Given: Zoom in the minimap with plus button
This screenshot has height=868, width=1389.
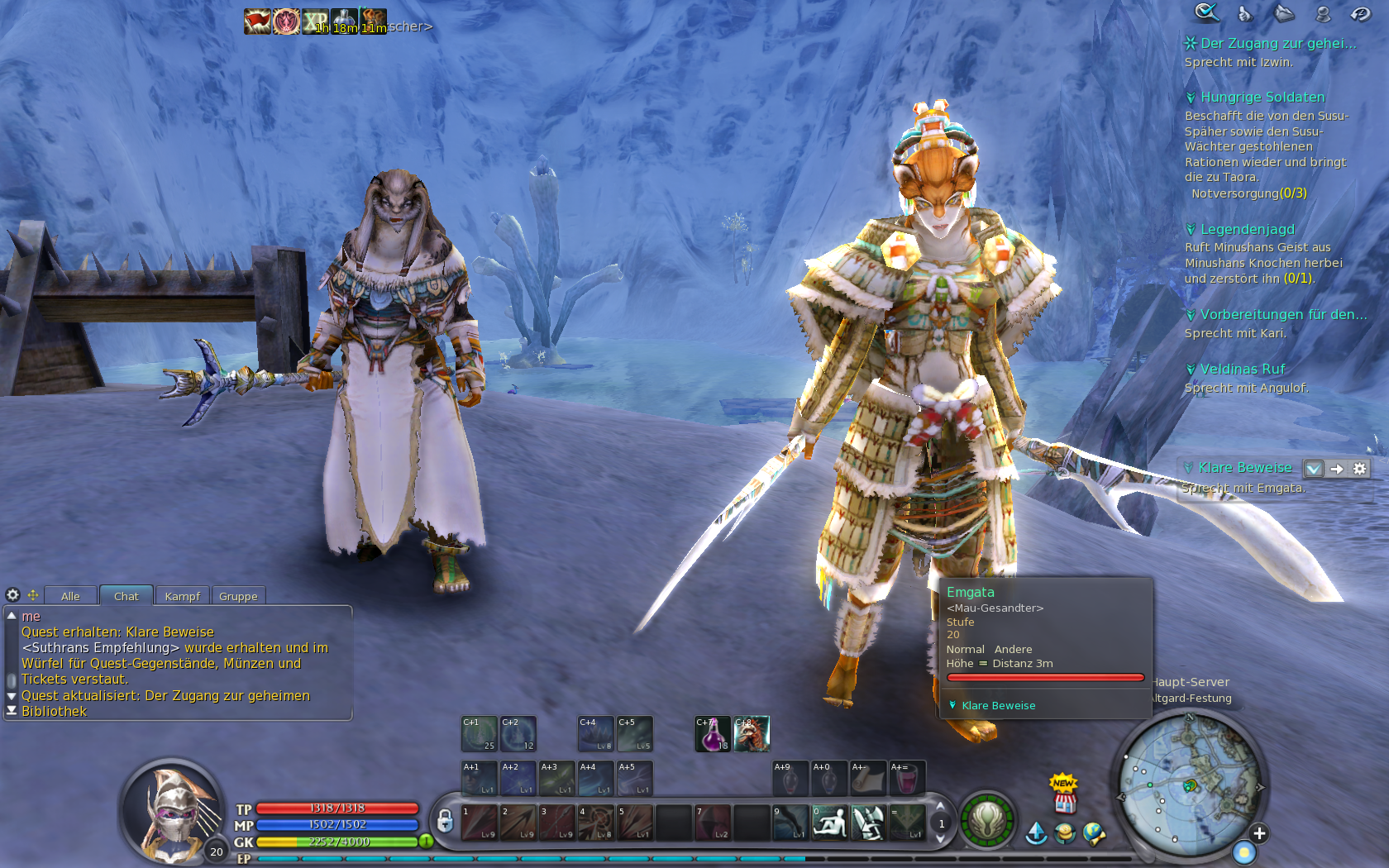Looking at the screenshot, I should 1258,833.
